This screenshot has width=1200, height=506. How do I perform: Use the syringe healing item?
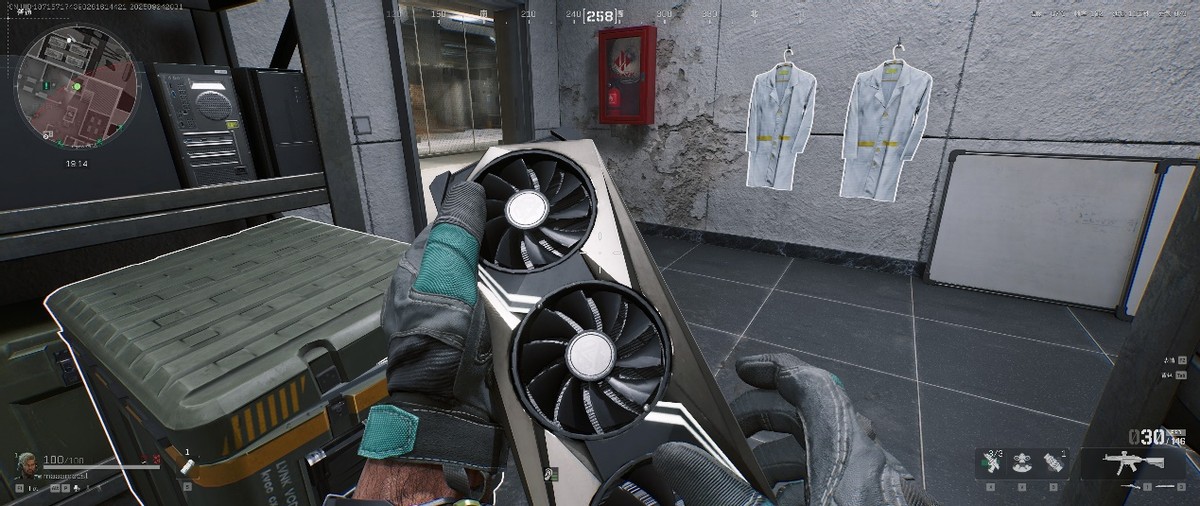[991, 463]
